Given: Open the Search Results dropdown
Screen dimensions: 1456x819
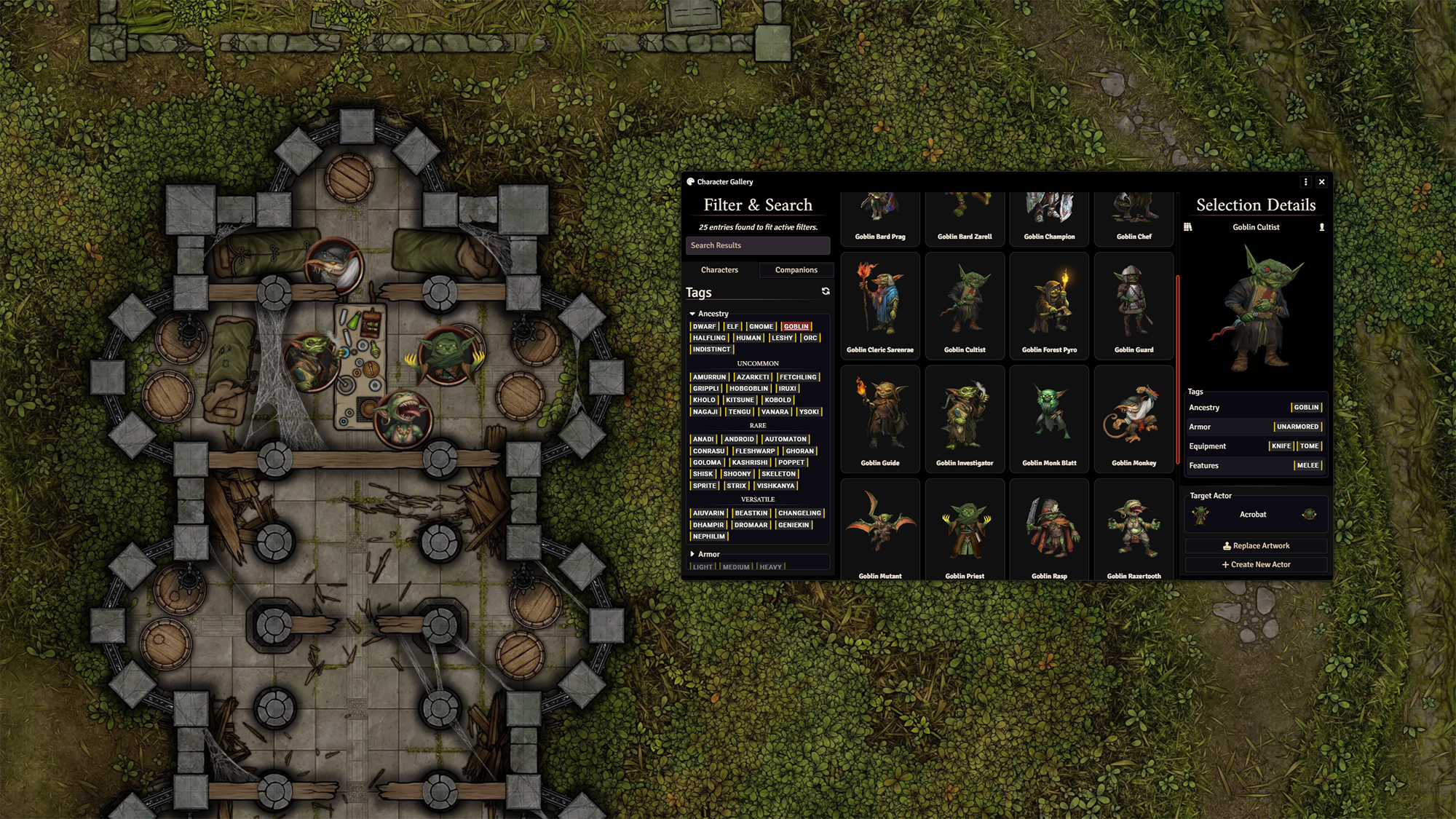Looking at the screenshot, I should click(759, 245).
